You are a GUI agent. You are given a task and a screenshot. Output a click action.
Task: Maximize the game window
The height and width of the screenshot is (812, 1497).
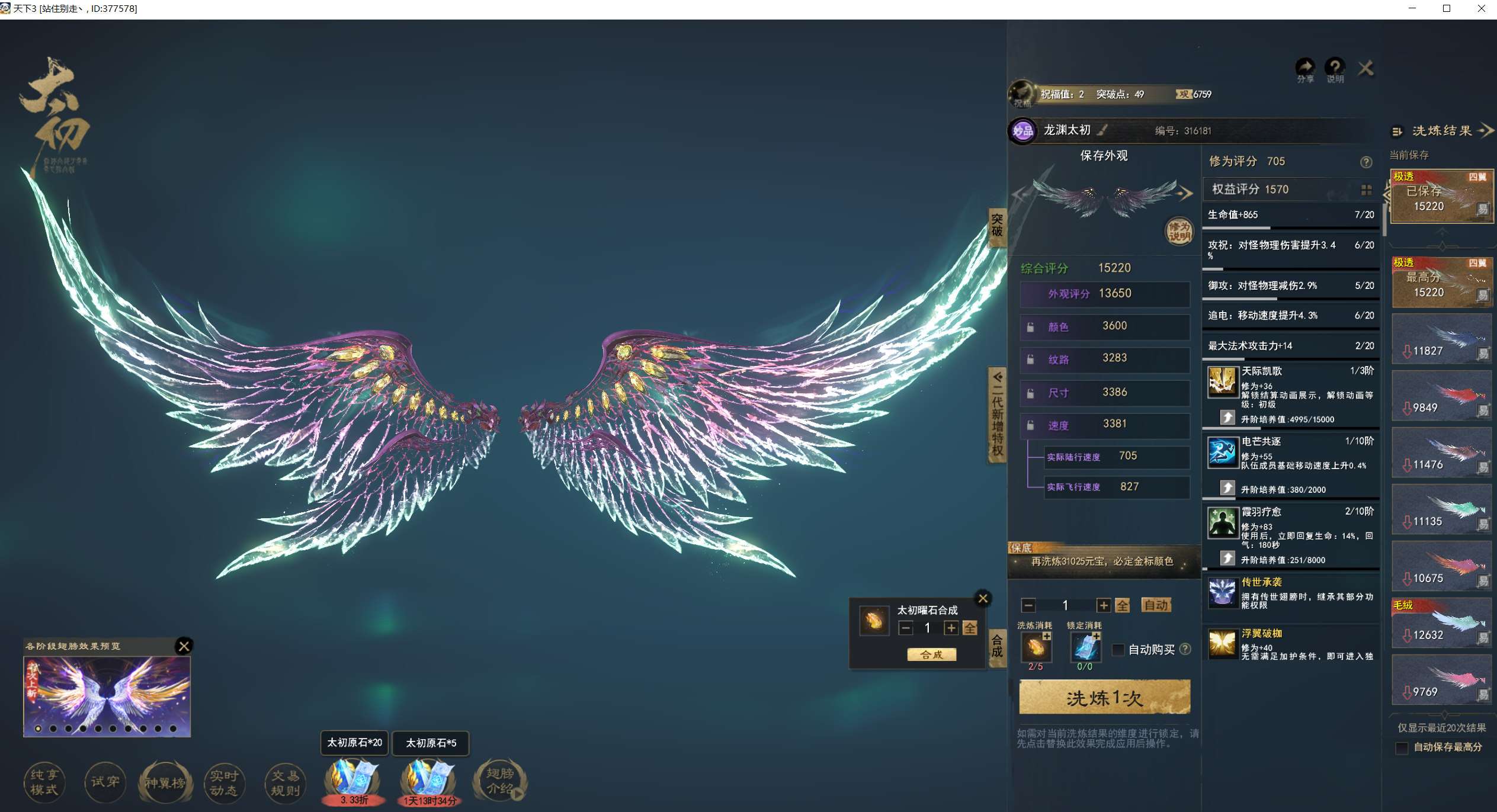coord(1446,9)
